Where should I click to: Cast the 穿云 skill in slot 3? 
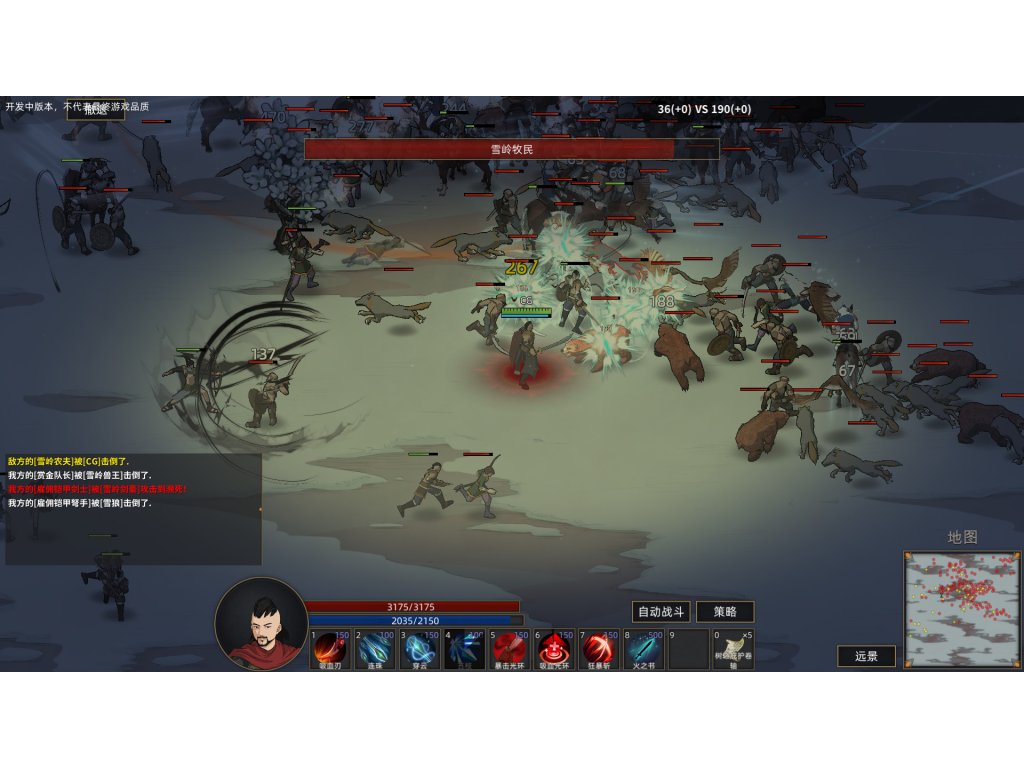420,649
